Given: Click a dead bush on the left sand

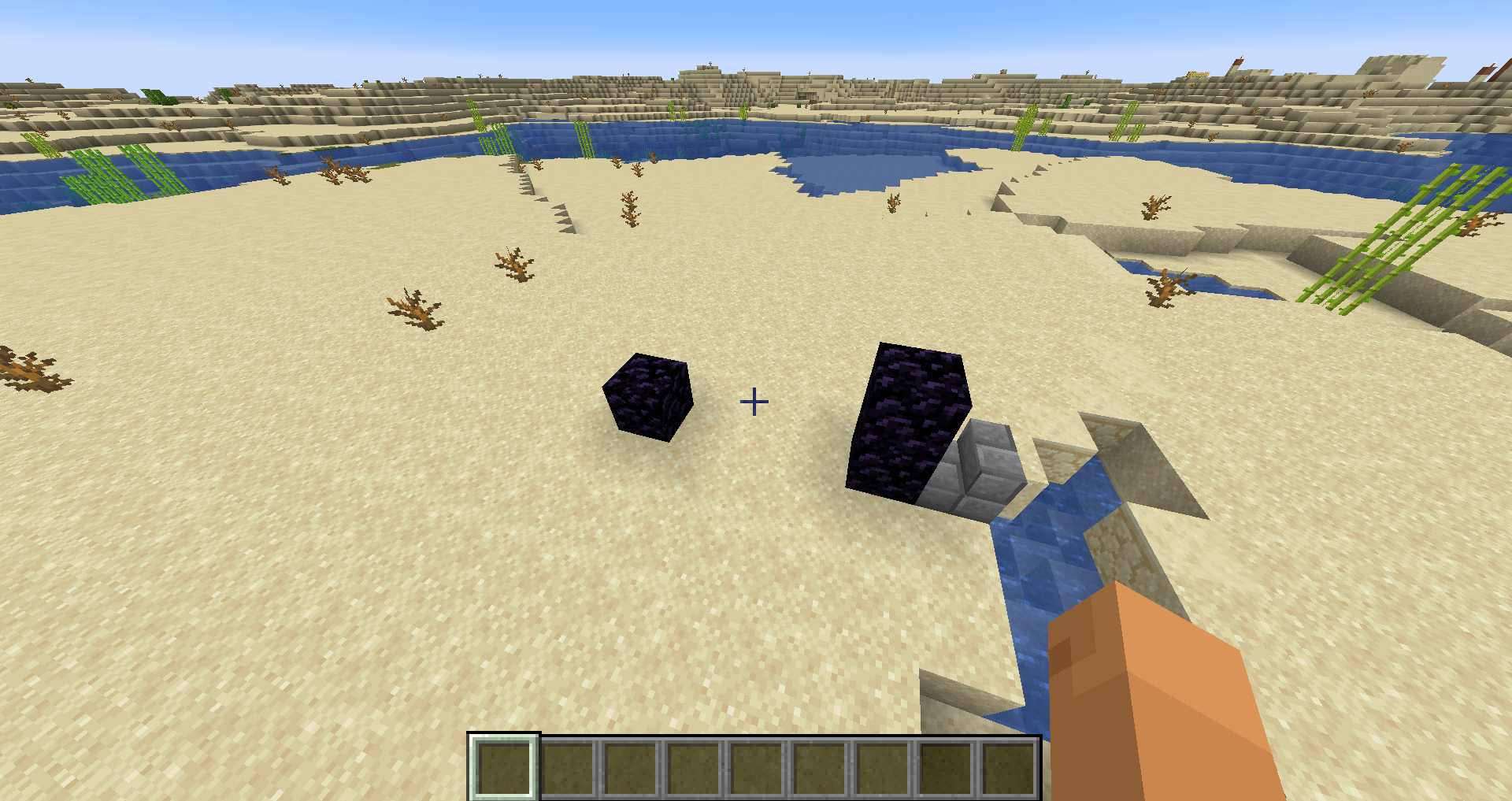Looking at the screenshot, I should point(417,307).
